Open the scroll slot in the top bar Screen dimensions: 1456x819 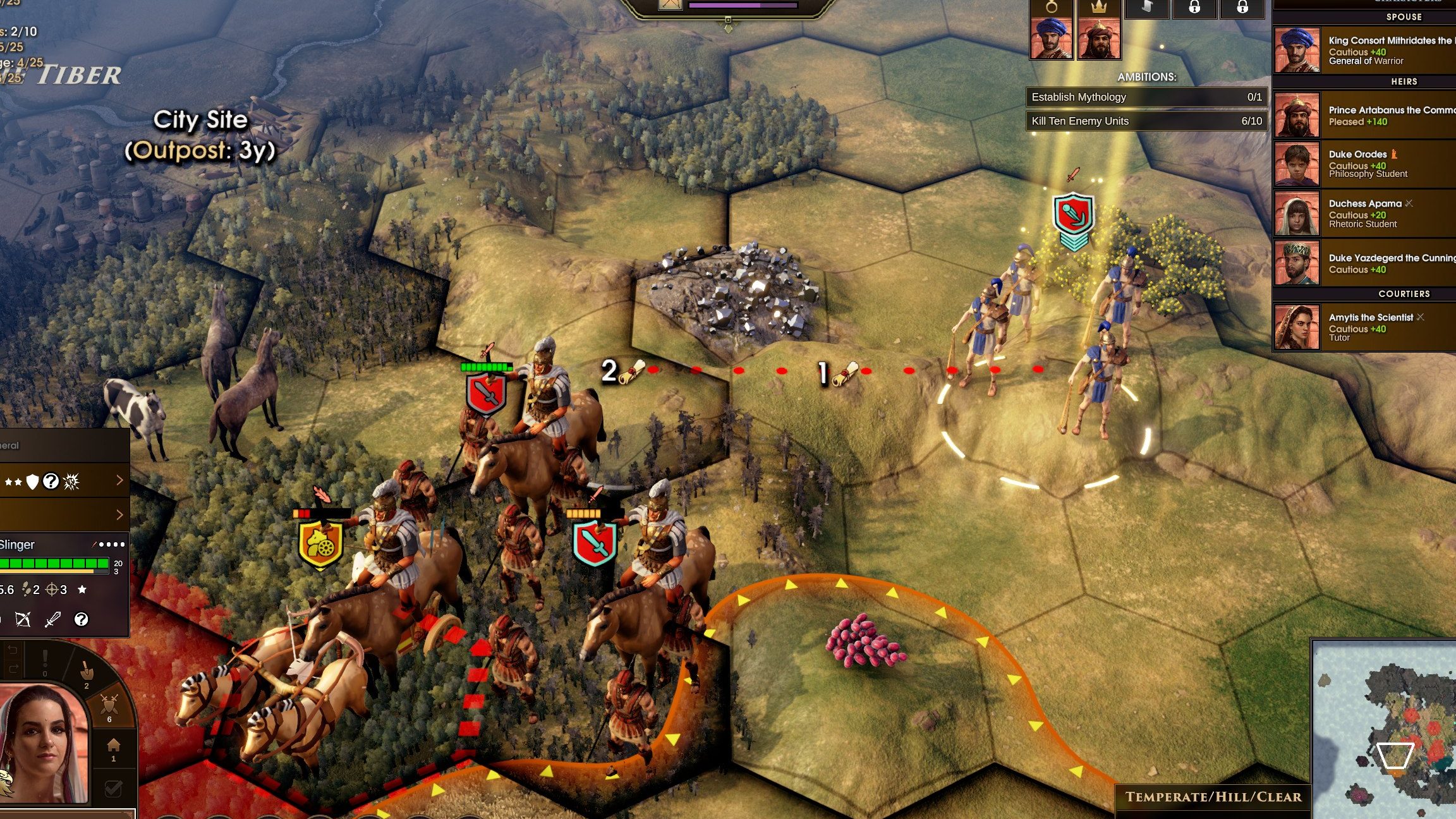tap(1146, 8)
